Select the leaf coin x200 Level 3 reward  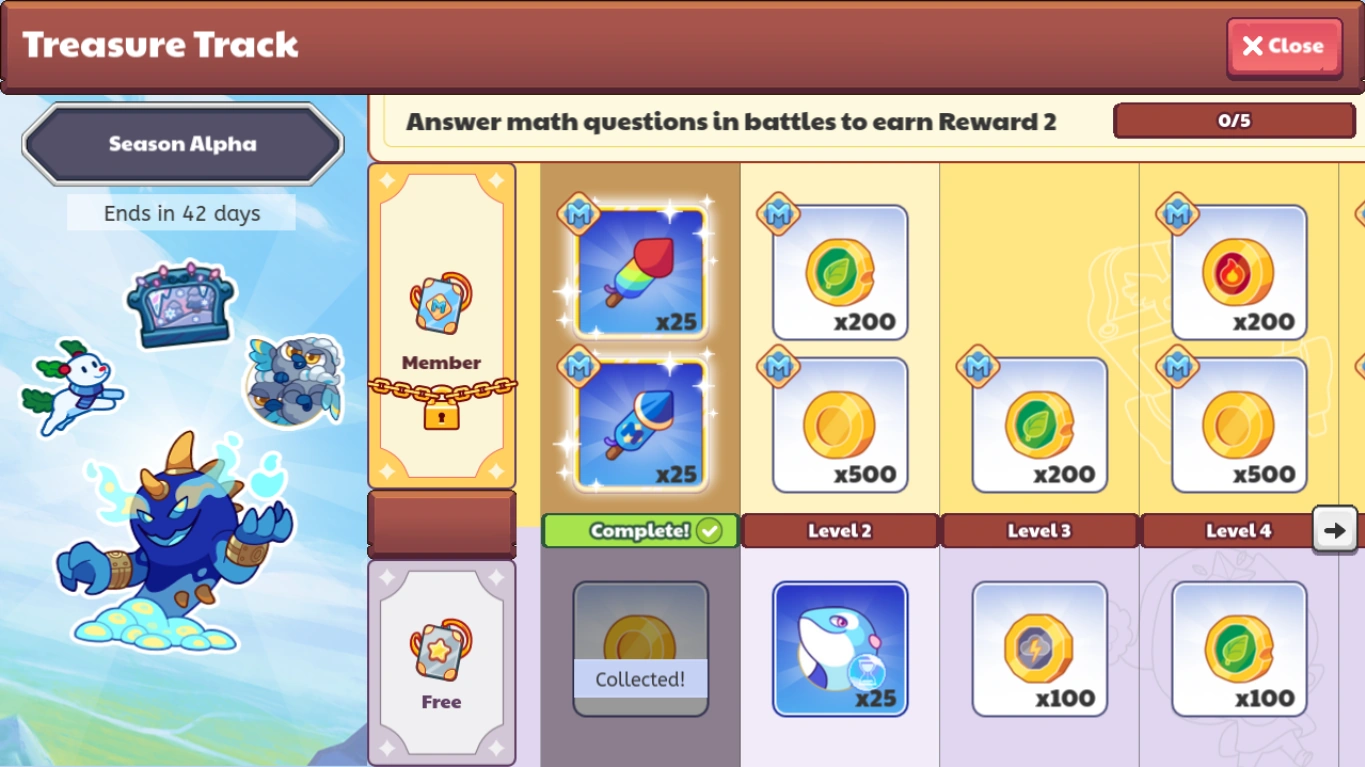(1039, 425)
